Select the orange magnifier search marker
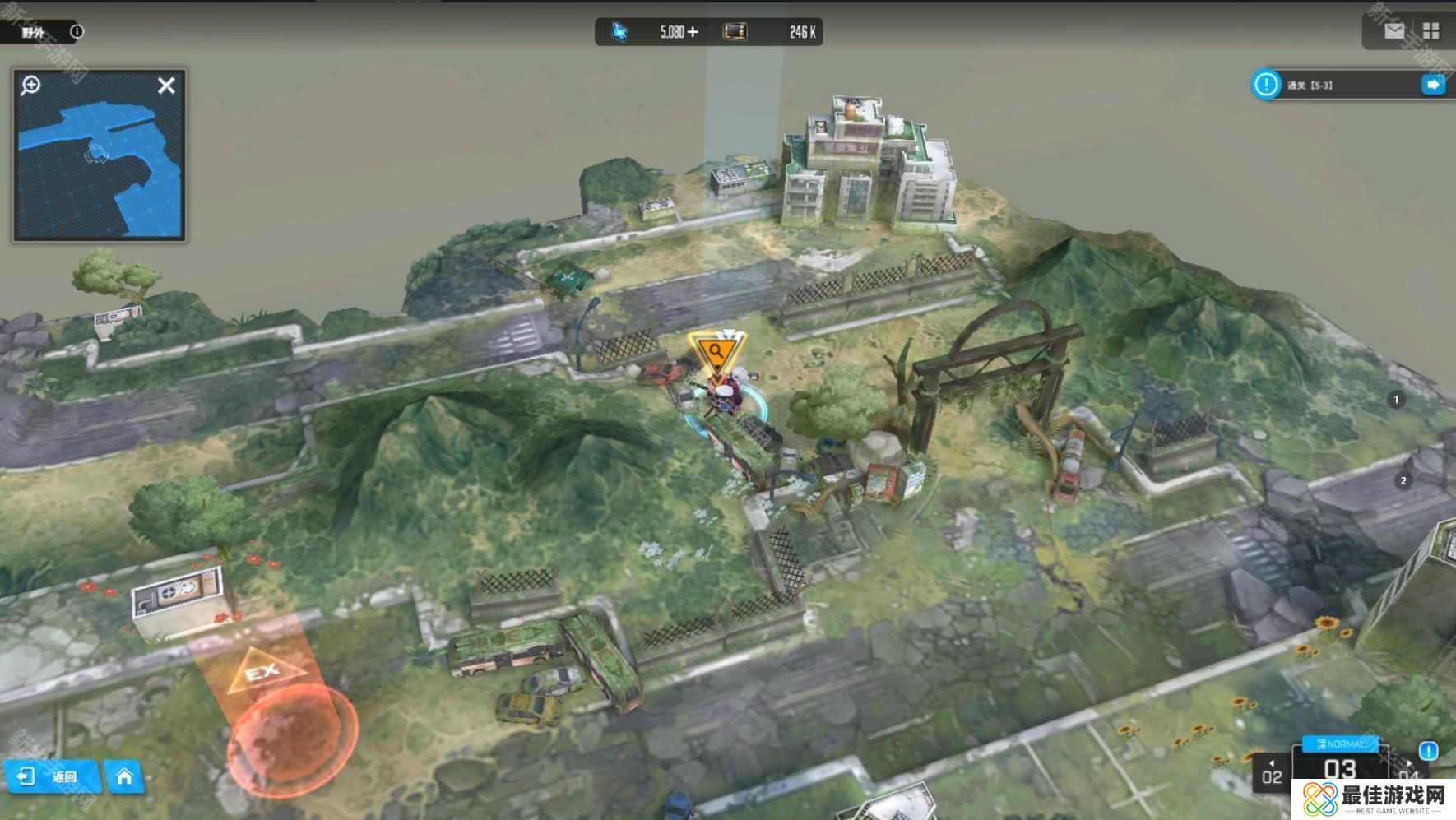The height and width of the screenshot is (820, 1456). (x=716, y=353)
